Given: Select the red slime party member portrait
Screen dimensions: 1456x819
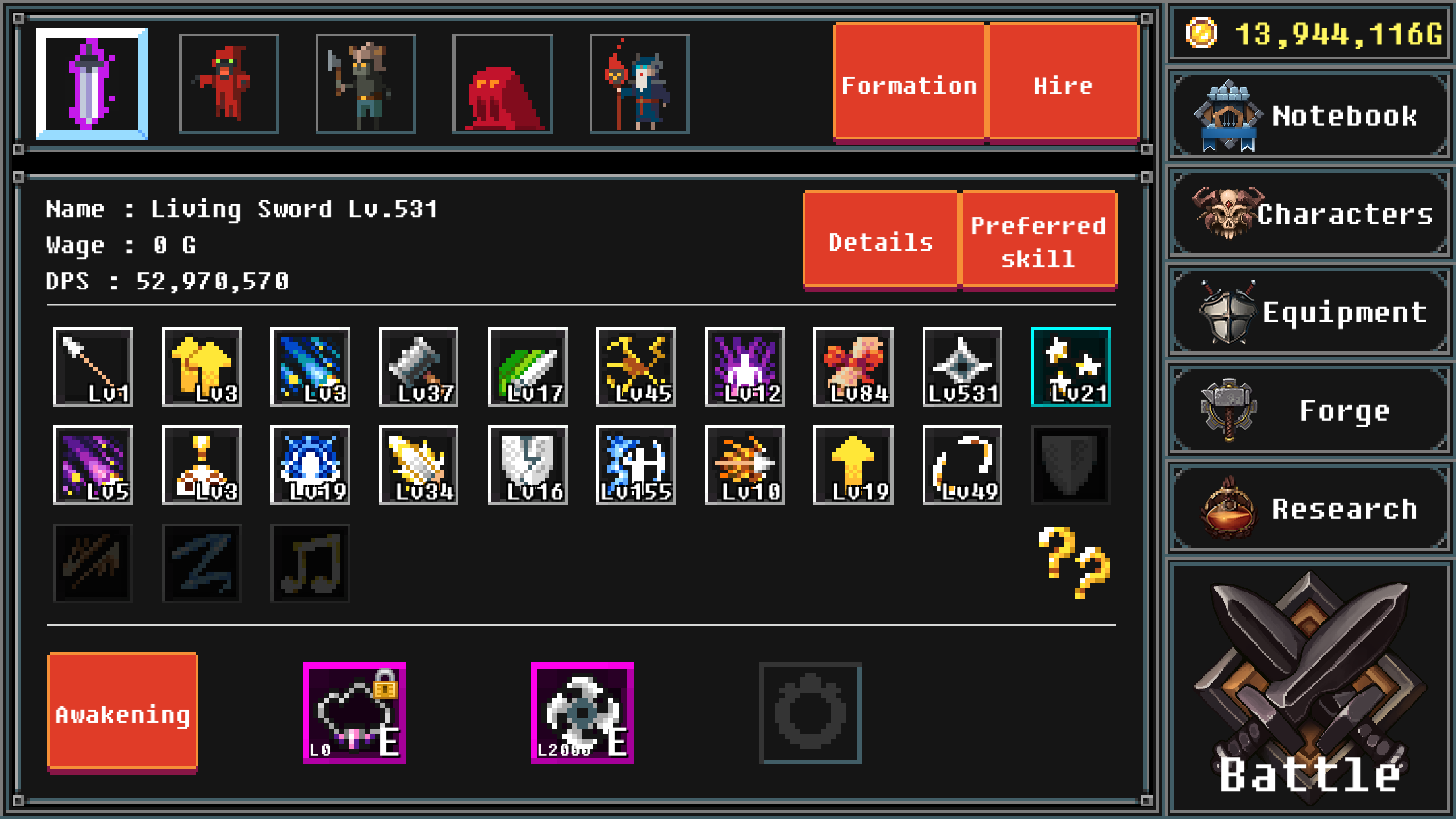Looking at the screenshot, I should click(502, 83).
